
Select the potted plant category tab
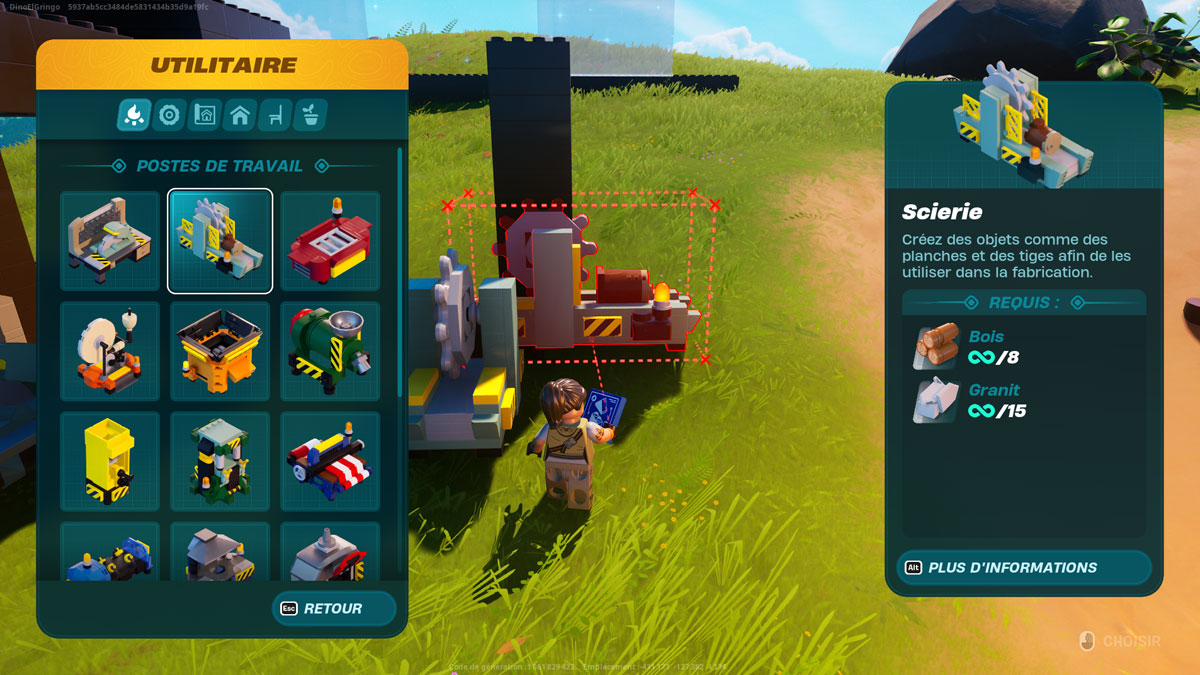[311, 116]
